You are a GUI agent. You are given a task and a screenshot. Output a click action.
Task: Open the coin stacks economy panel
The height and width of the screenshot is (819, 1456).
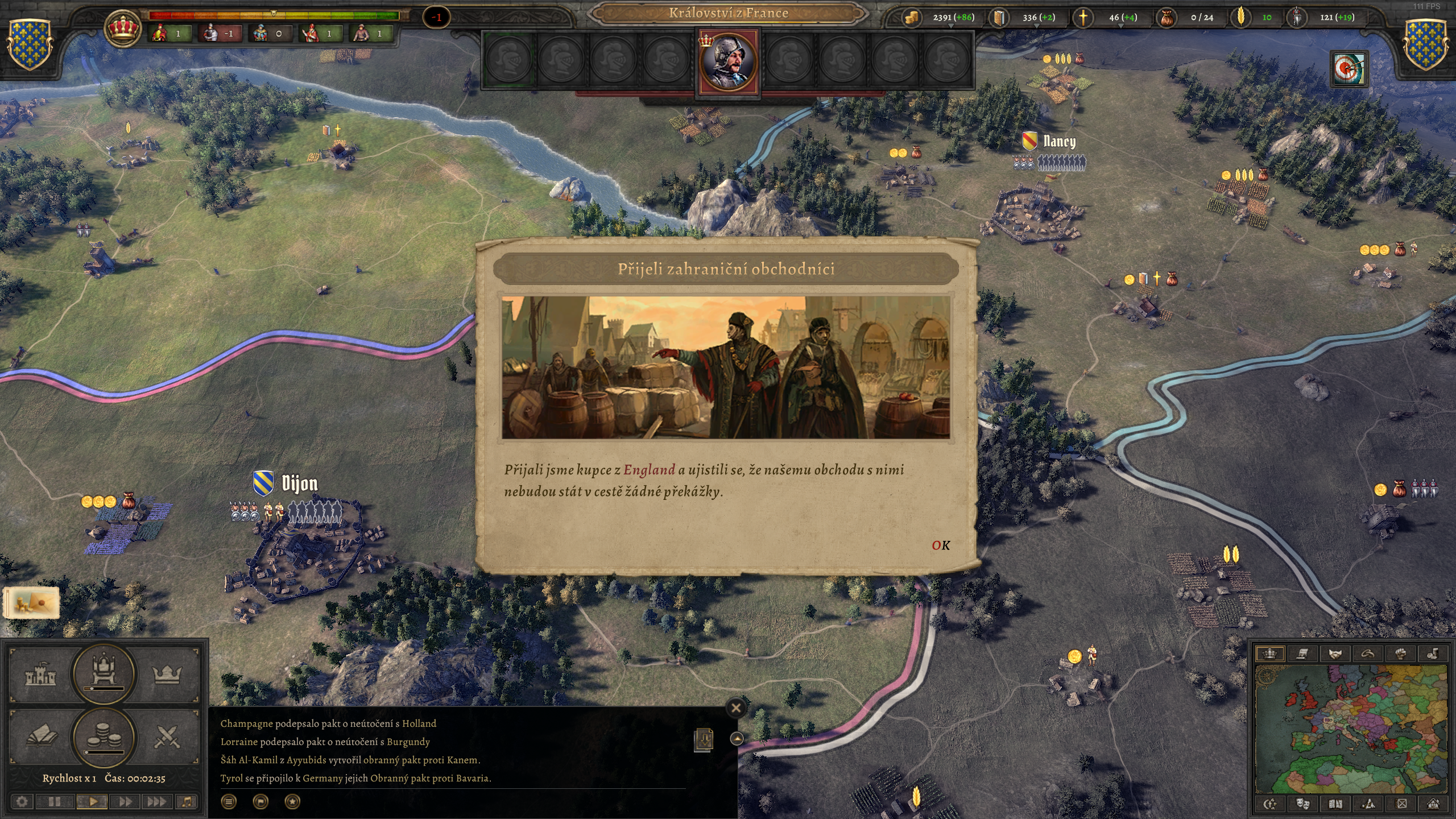(104, 738)
